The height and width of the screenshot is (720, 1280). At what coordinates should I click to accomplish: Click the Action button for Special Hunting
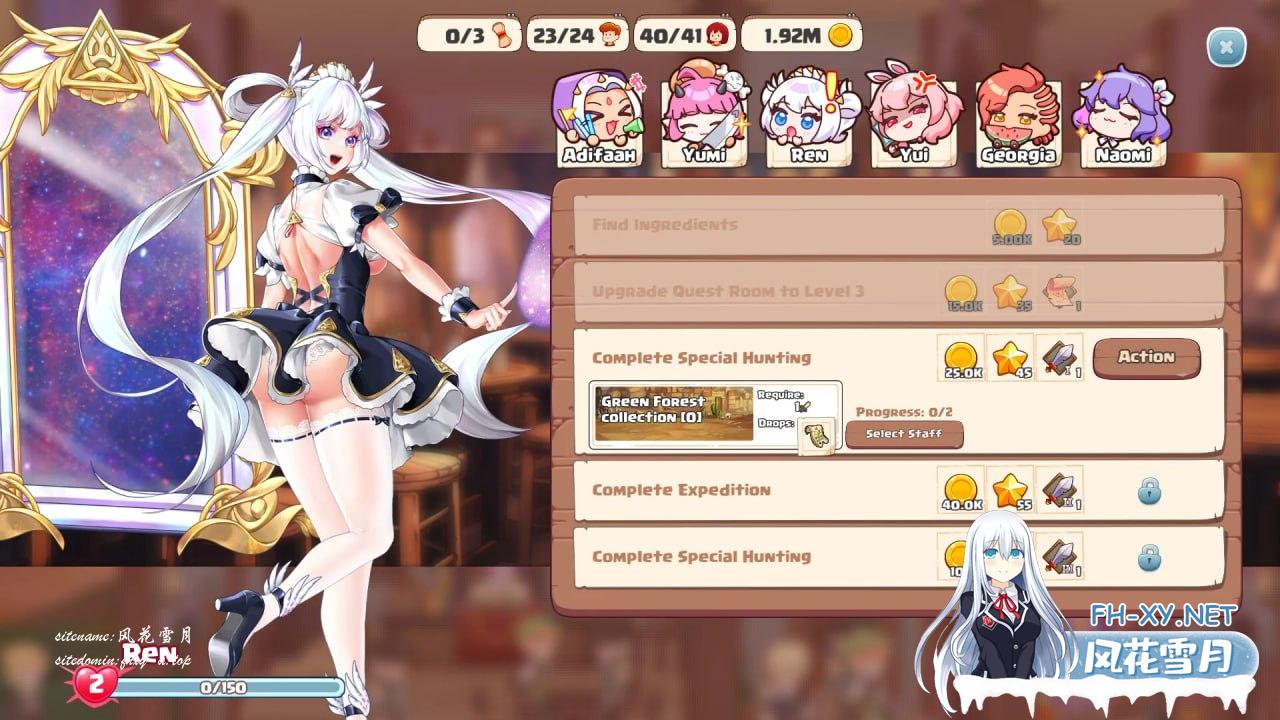click(1146, 357)
